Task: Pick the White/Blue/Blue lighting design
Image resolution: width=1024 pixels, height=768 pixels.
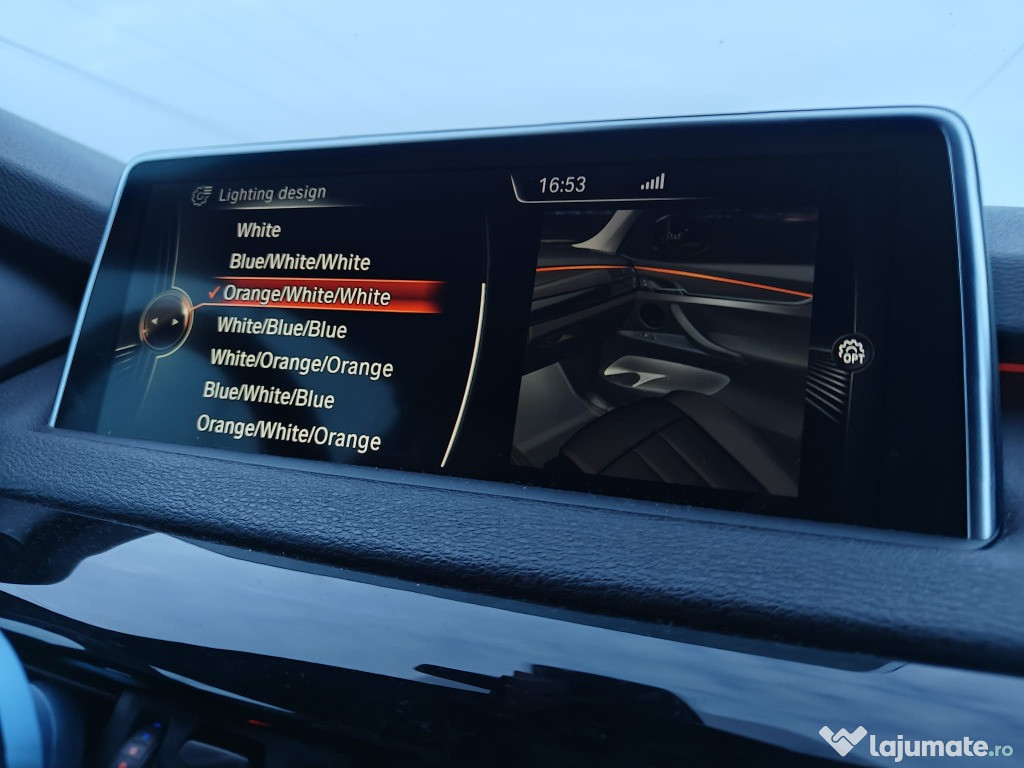Action: (x=282, y=327)
